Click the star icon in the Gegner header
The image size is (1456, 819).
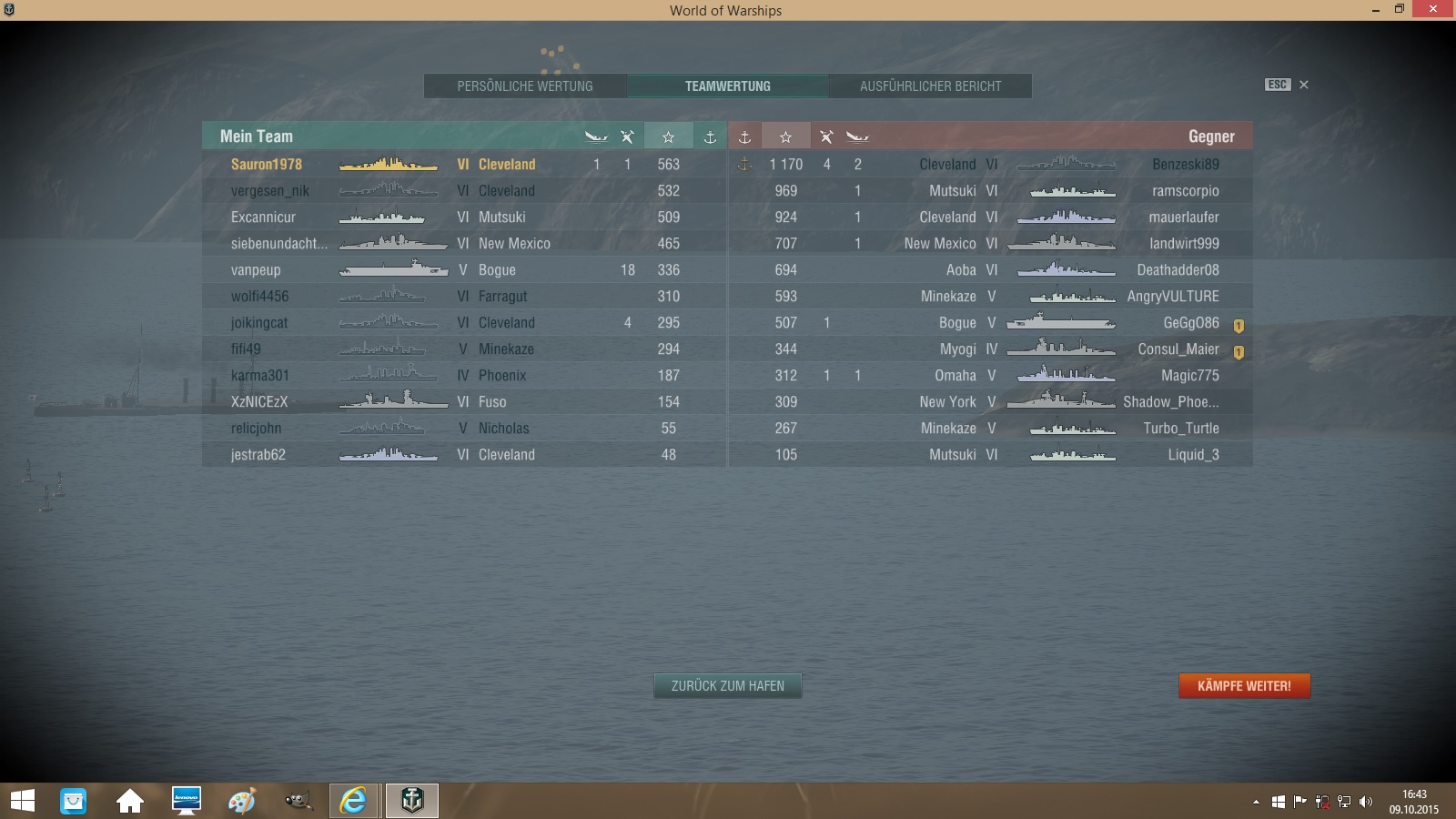786,136
